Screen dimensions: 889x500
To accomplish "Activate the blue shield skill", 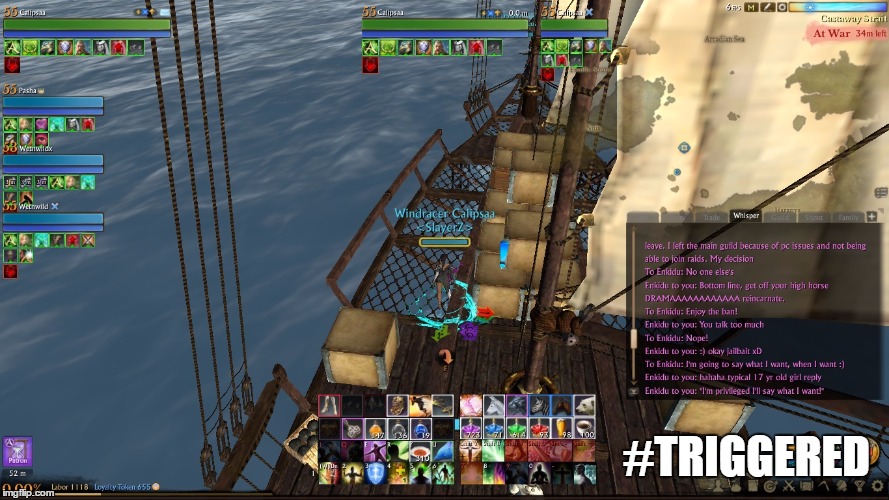I will 376,475.
